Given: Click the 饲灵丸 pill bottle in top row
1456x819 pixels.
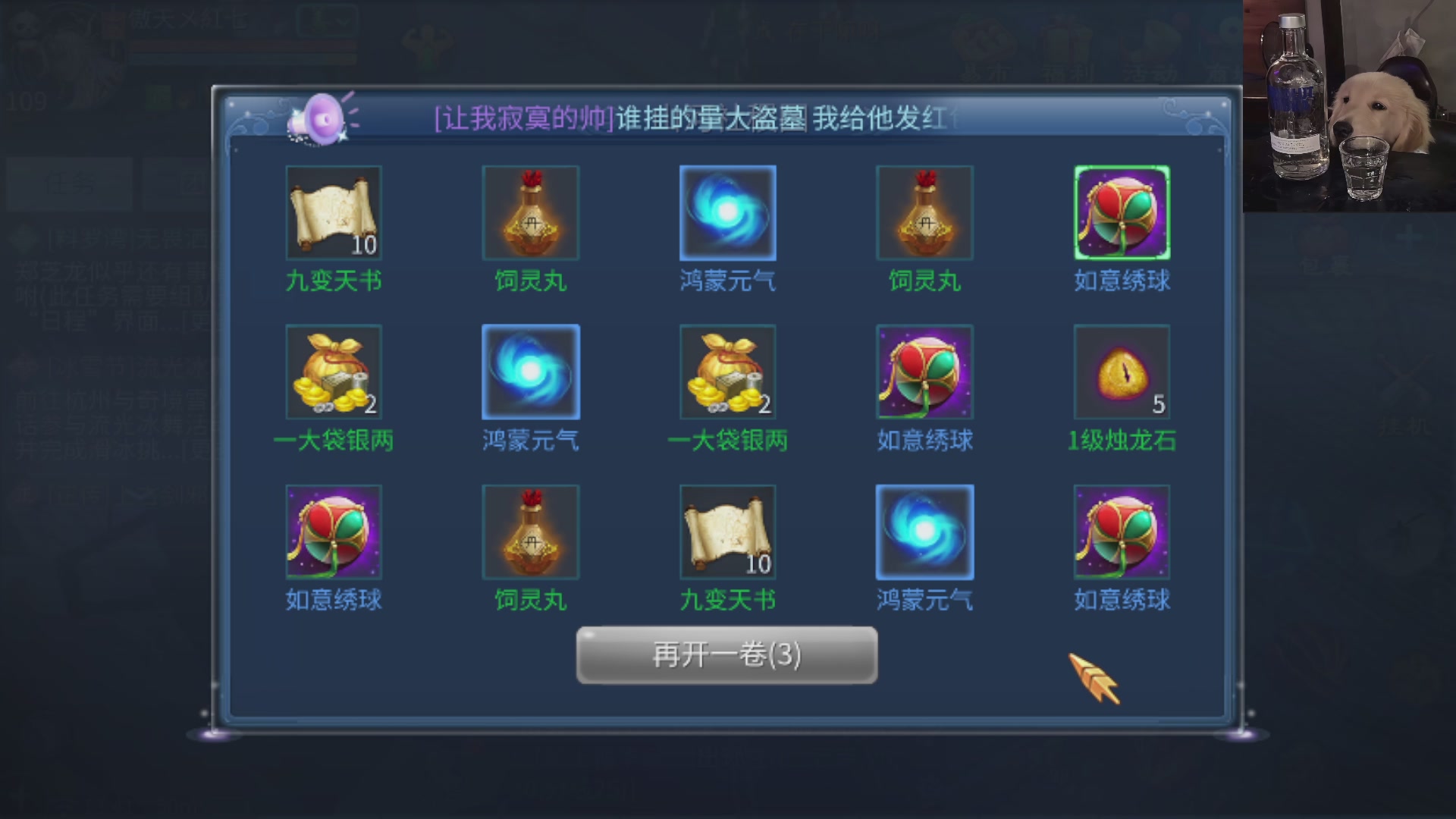Looking at the screenshot, I should click(x=530, y=212).
